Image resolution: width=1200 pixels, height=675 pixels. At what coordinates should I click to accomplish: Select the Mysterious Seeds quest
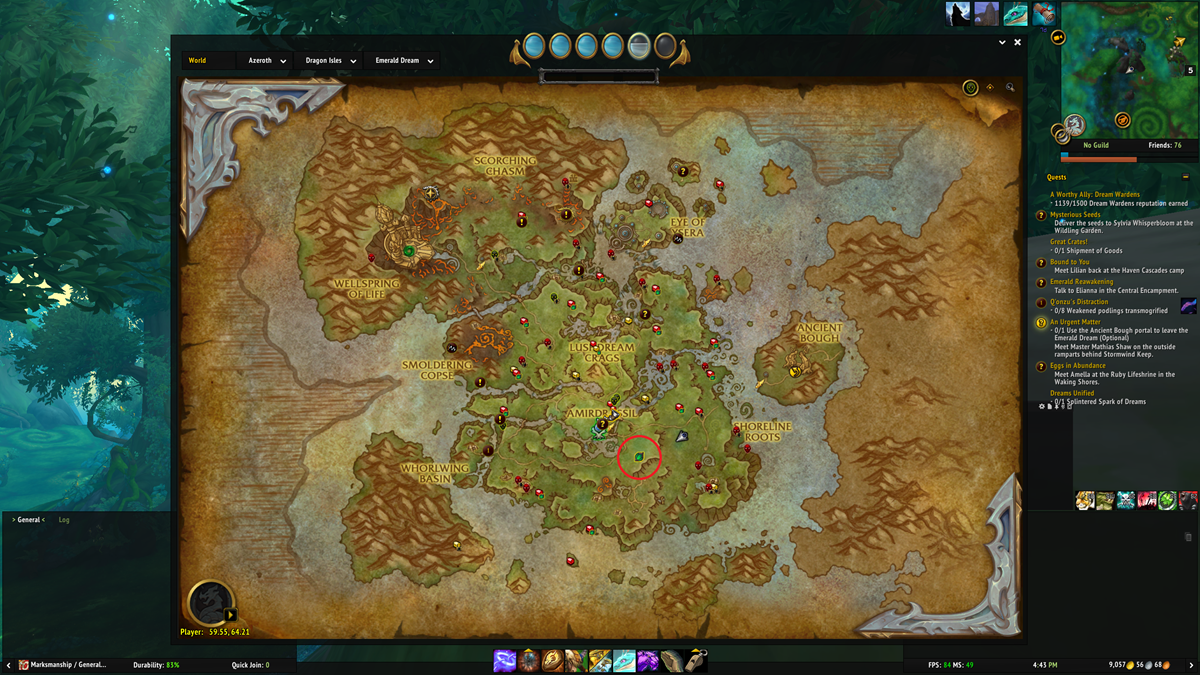1075,214
